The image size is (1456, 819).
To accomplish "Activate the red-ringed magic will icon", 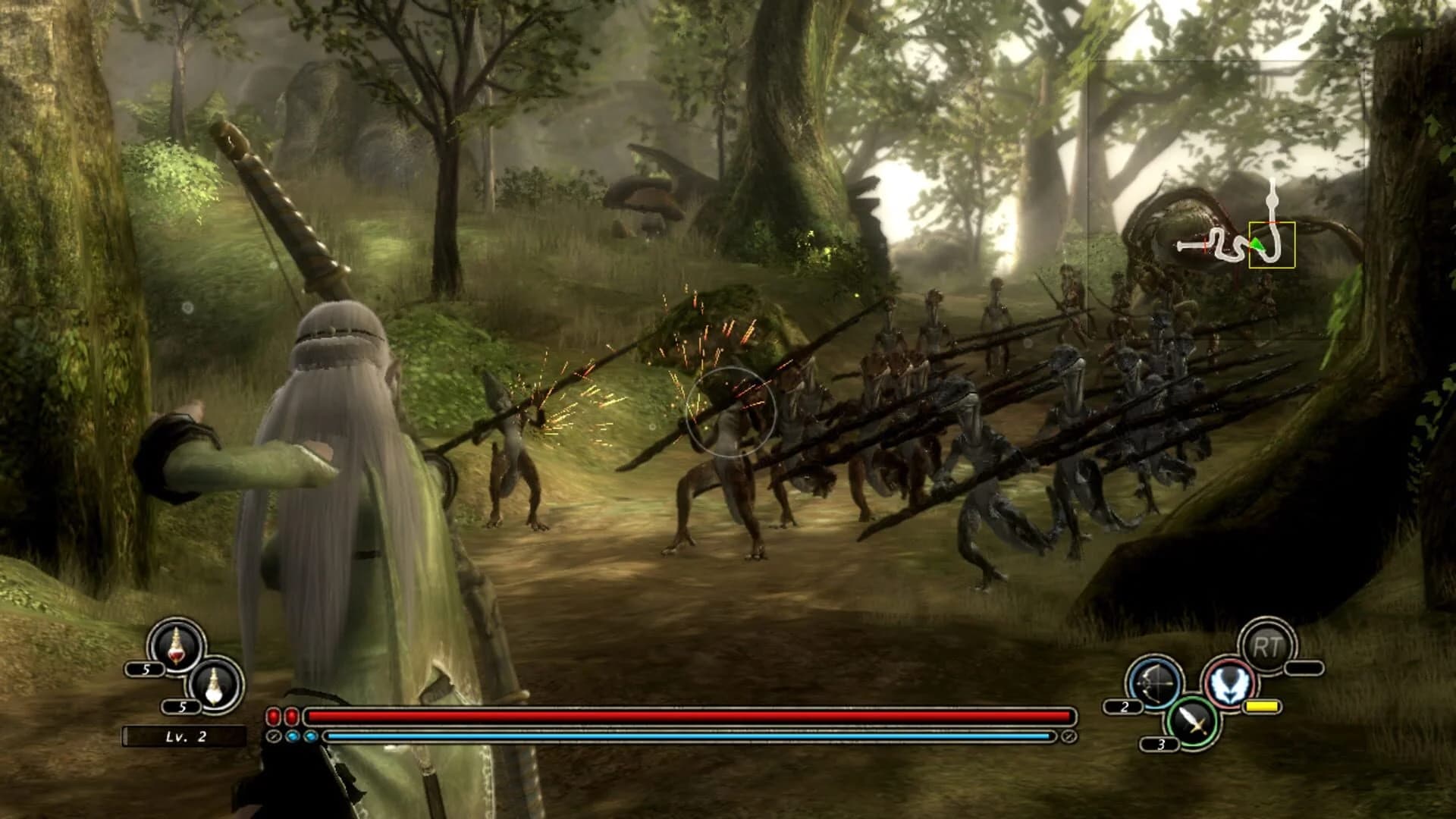I will (1228, 682).
